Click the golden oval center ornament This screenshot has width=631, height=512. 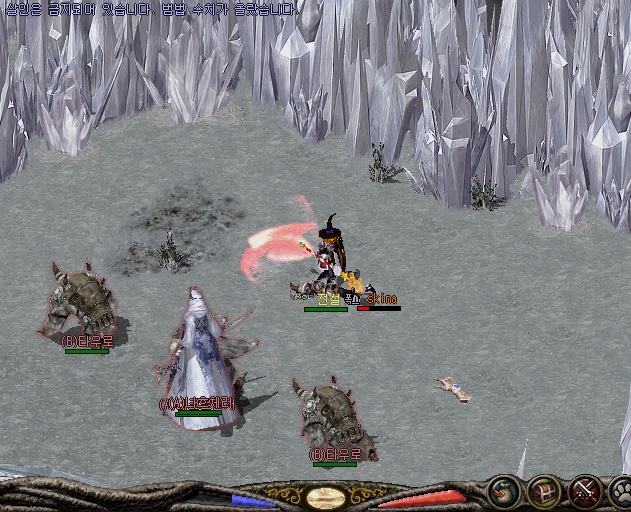click(x=326, y=497)
